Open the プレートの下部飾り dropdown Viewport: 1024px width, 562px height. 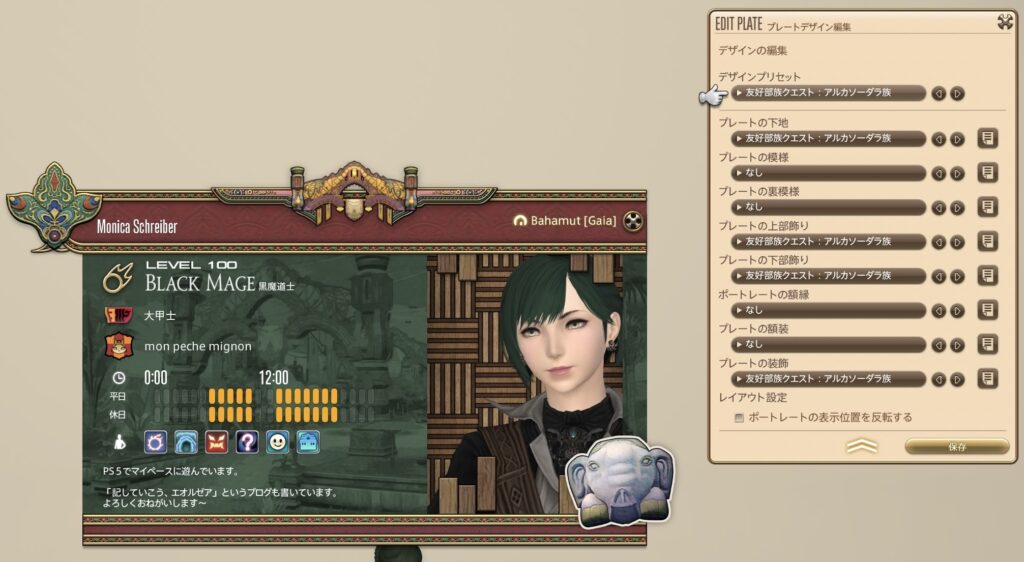pyautogui.click(x=828, y=276)
